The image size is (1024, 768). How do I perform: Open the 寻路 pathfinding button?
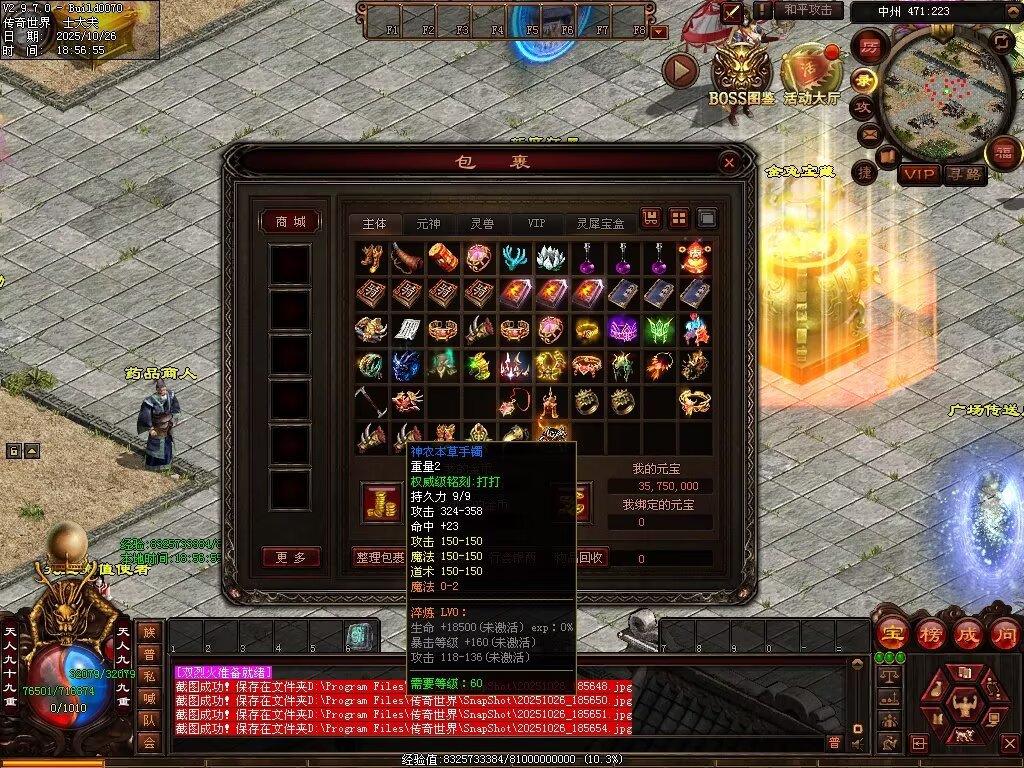click(966, 174)
